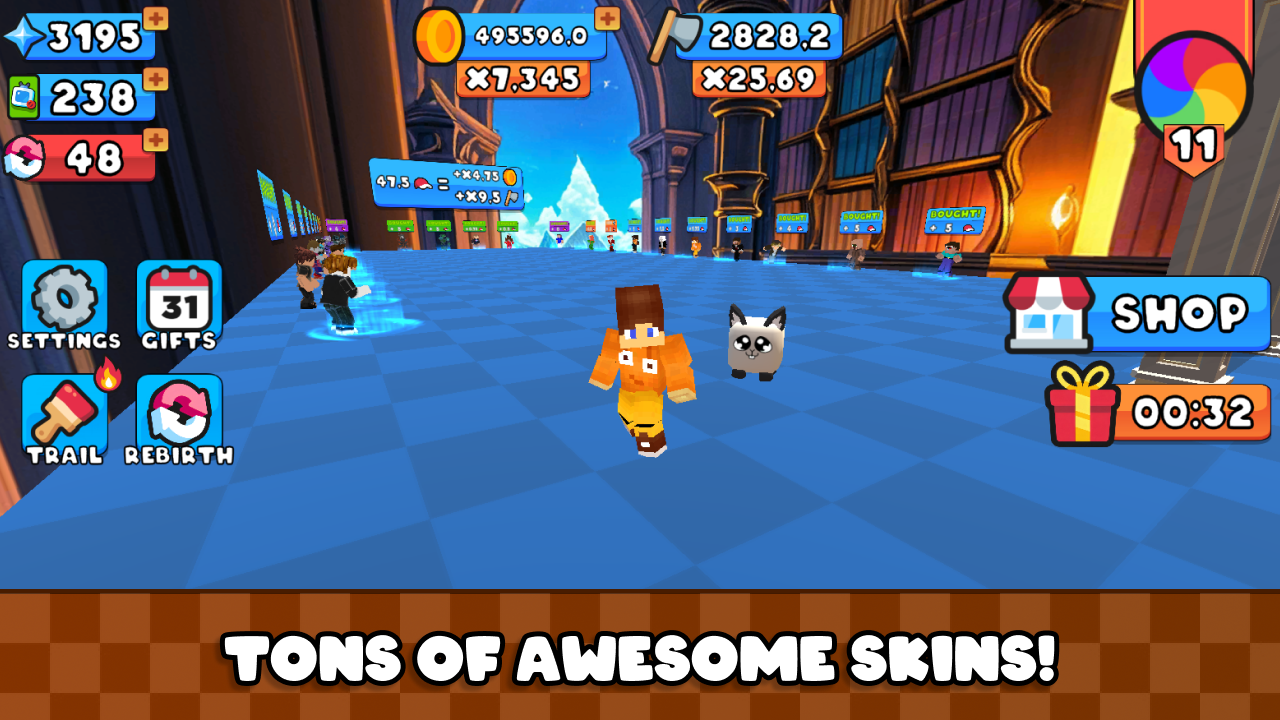
Task: Select the Trail paintbrush icon
Action: pos(64,408)
